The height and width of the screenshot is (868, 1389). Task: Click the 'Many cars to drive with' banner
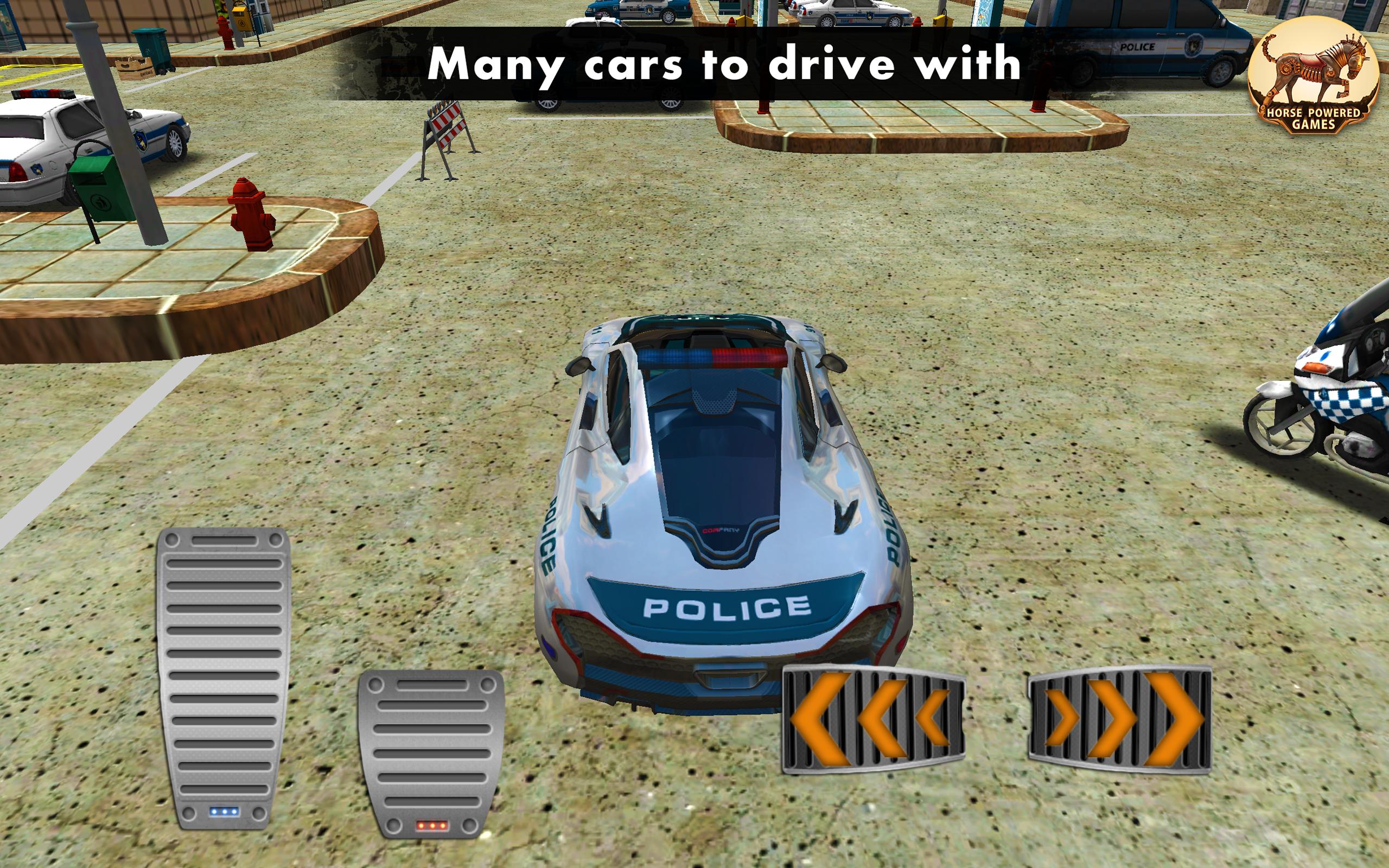(x=694, y=63)
